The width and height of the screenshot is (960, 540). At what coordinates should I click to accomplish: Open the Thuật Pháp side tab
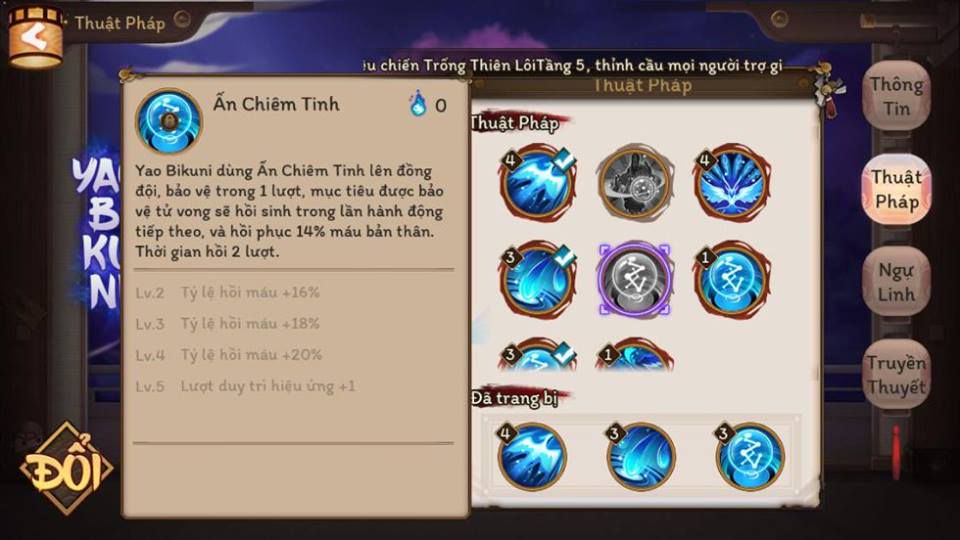[x=896, y=189]
